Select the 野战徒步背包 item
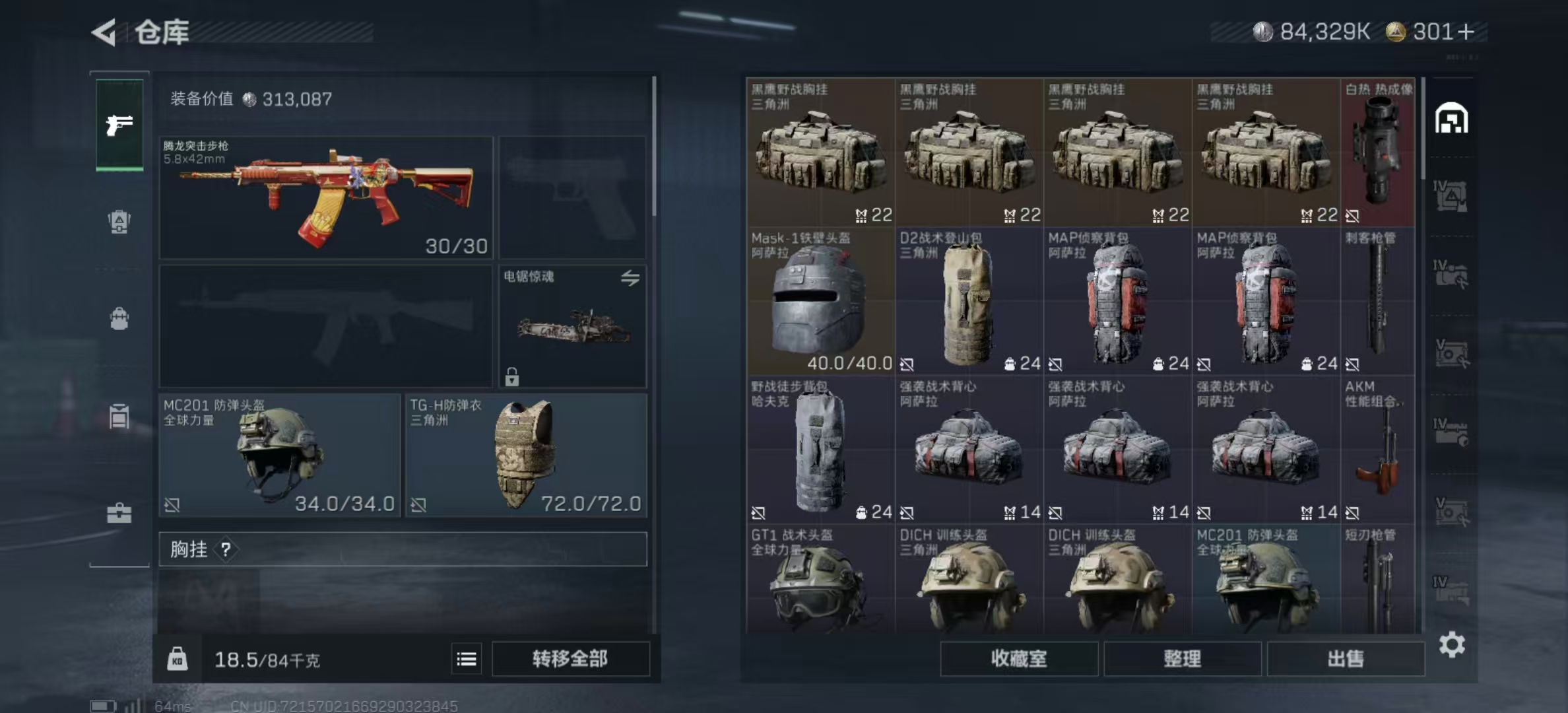The width and height of the screenshot is (1568, 713). click(820, 450)
